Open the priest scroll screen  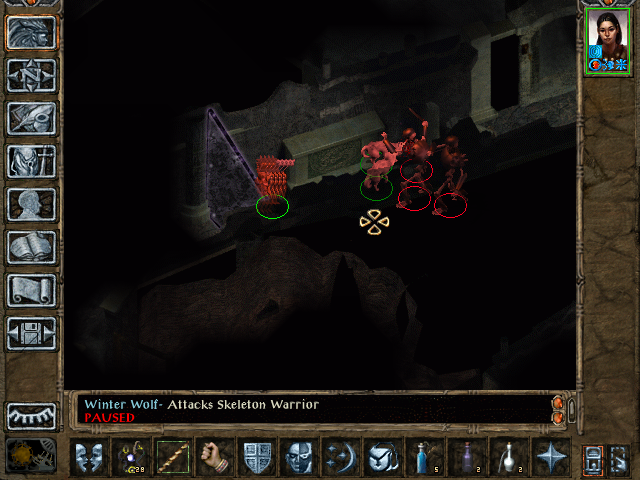pyautogui.click(x=31, y=290)
